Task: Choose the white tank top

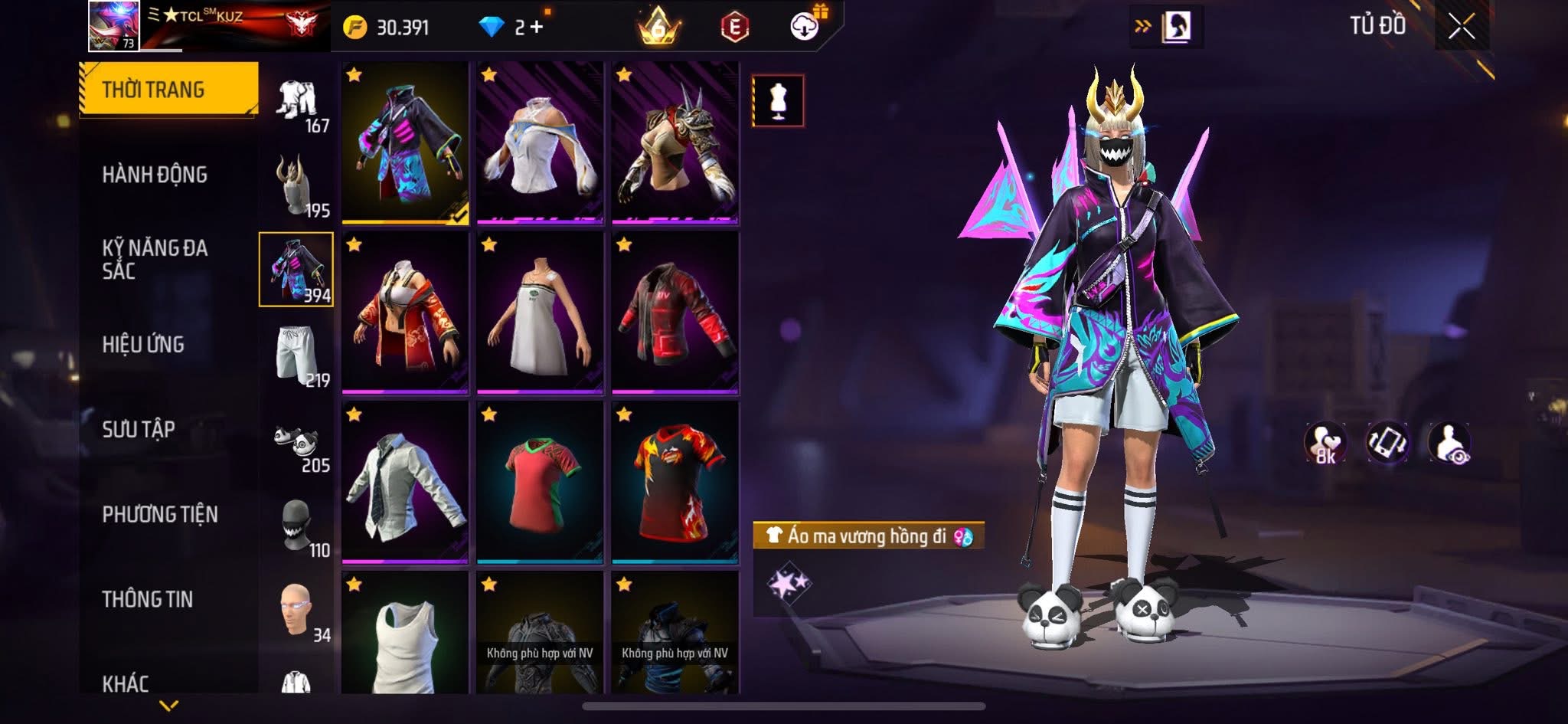Action: [x=405, y=633]
